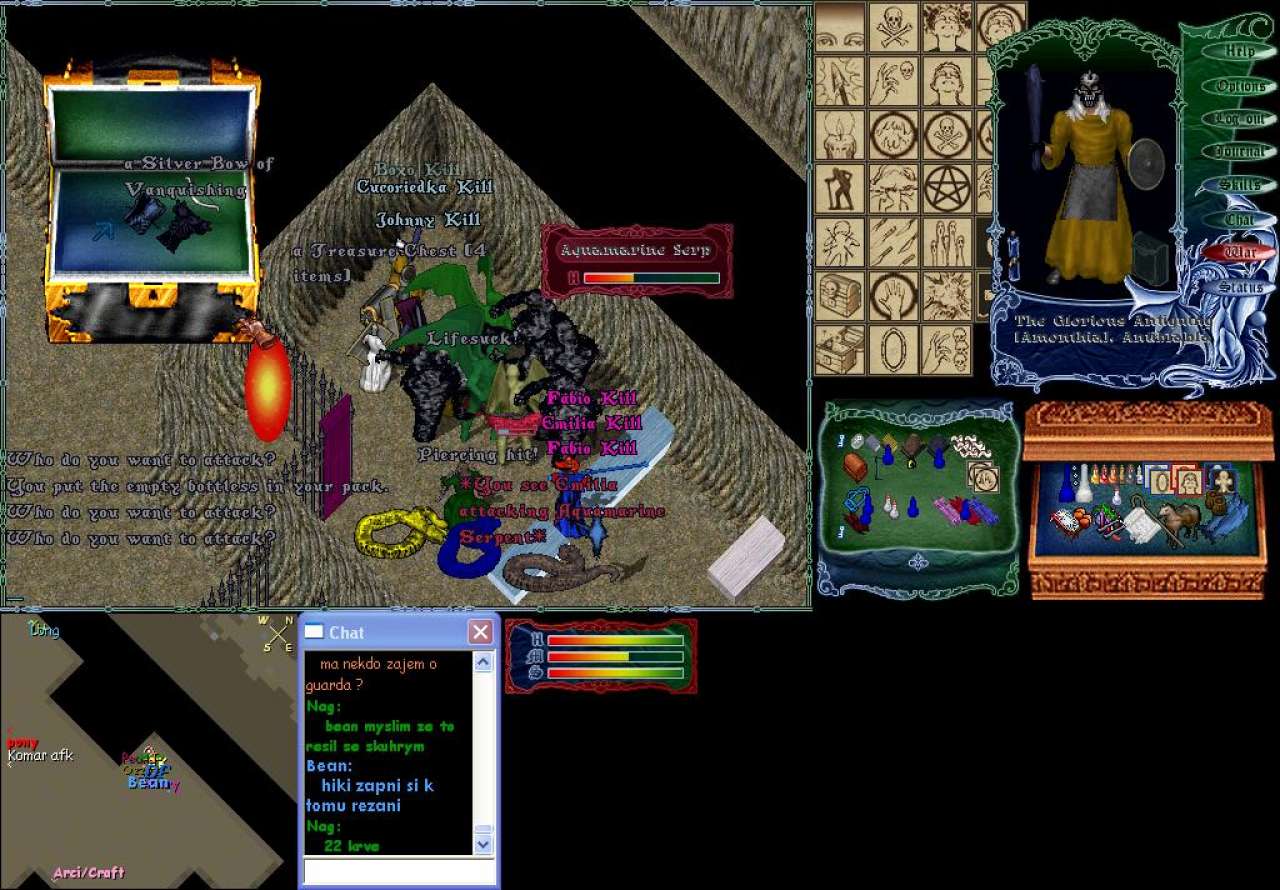1280x890 pixels.
Task: Click the chat message input field
Action: pyautogui.click(x=399, y=871)
